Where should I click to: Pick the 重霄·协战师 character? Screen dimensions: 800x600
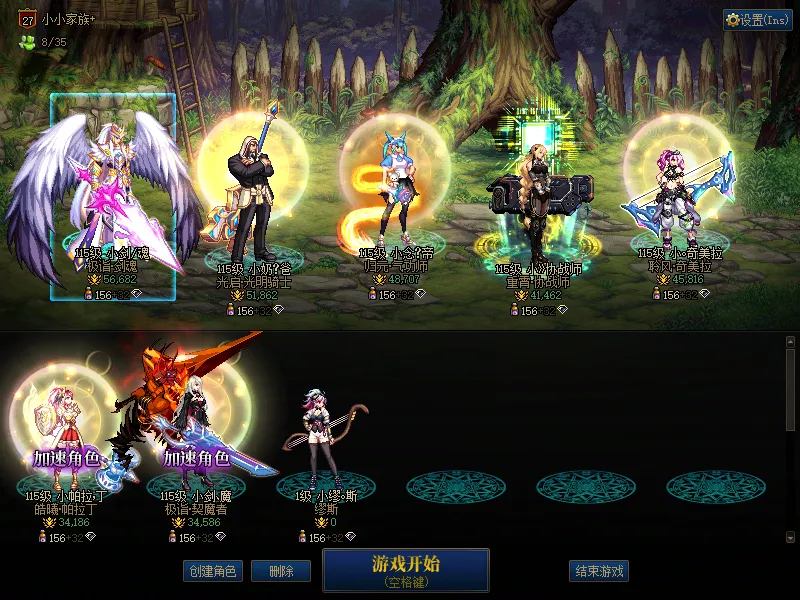[x=537, y=205]
